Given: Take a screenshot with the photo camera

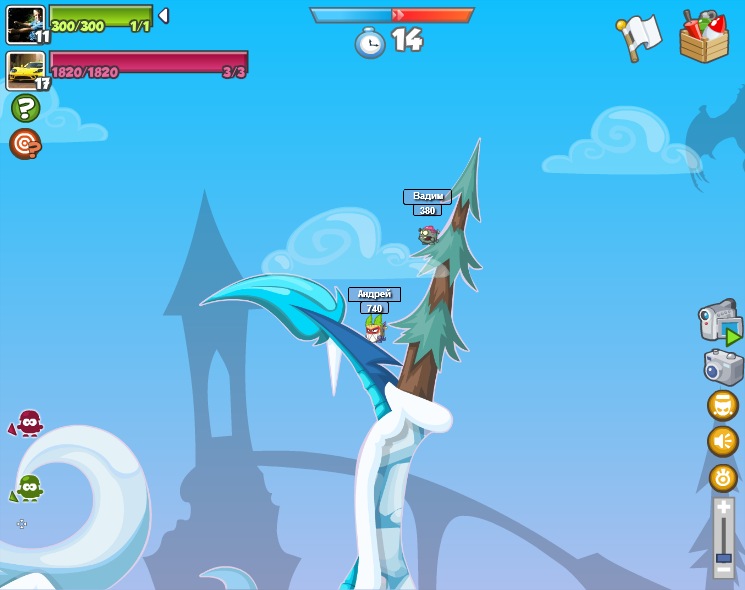Looking at the screenshot, I should click(723, 367).
